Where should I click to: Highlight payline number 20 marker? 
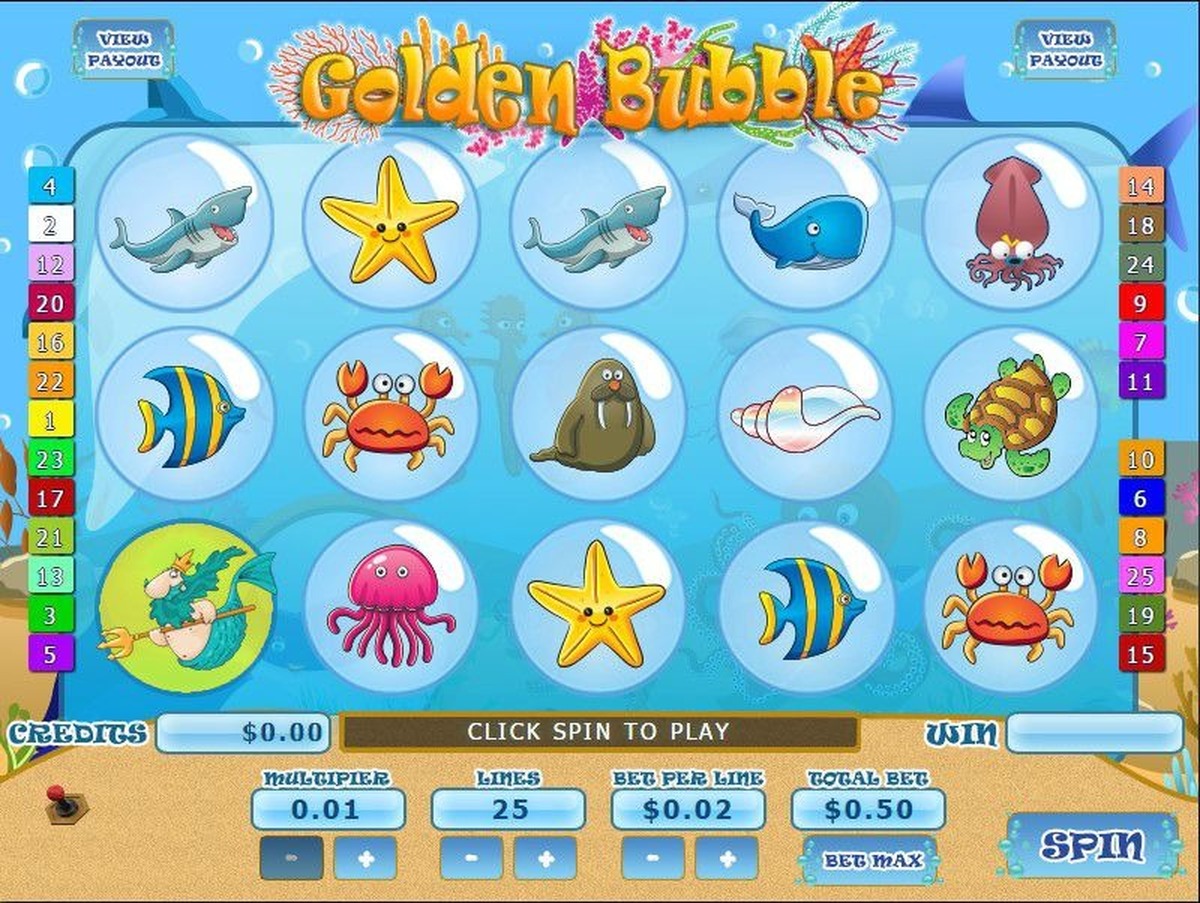coord(51,301)
